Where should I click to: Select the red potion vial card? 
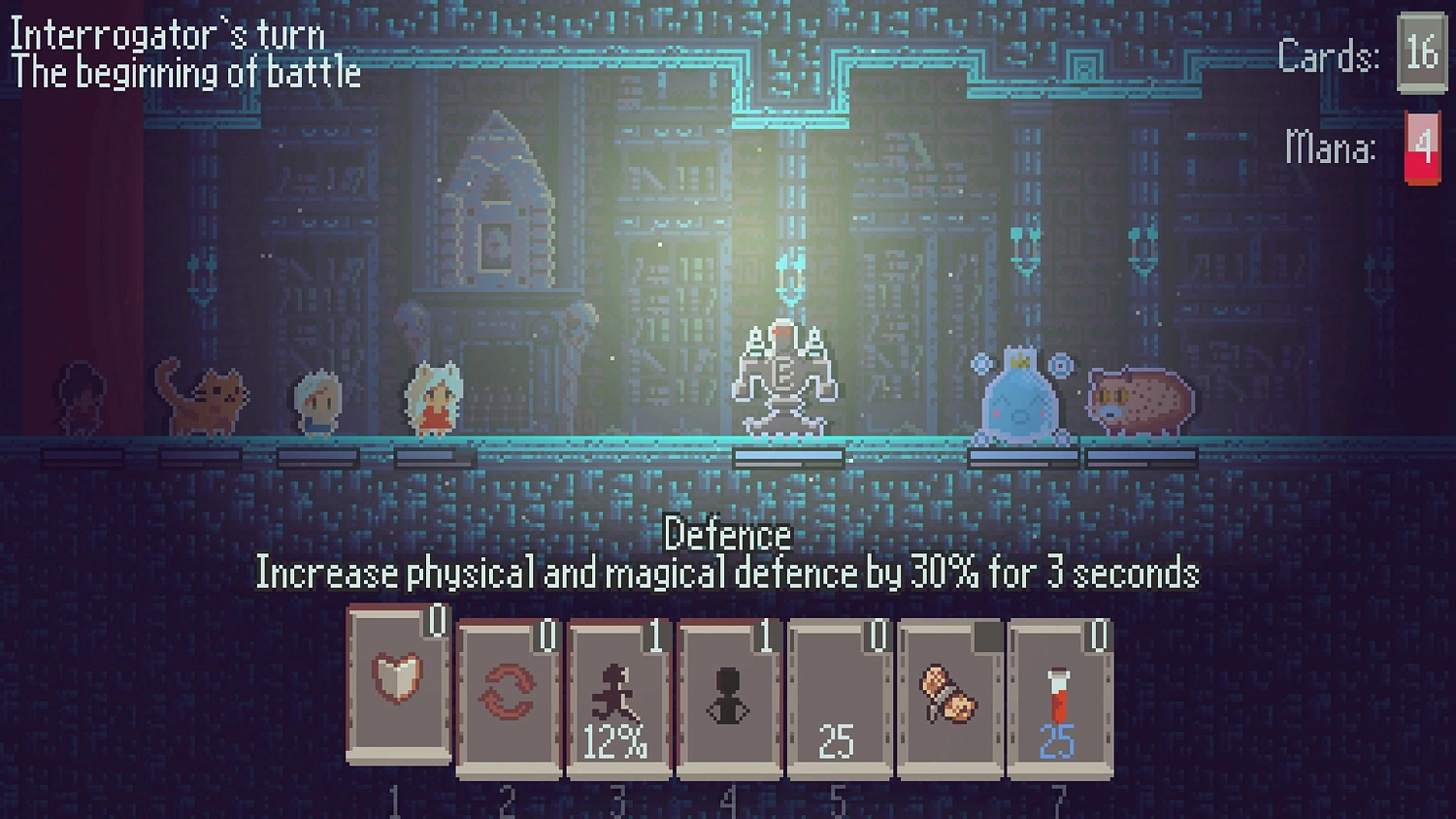point(1059,693)
